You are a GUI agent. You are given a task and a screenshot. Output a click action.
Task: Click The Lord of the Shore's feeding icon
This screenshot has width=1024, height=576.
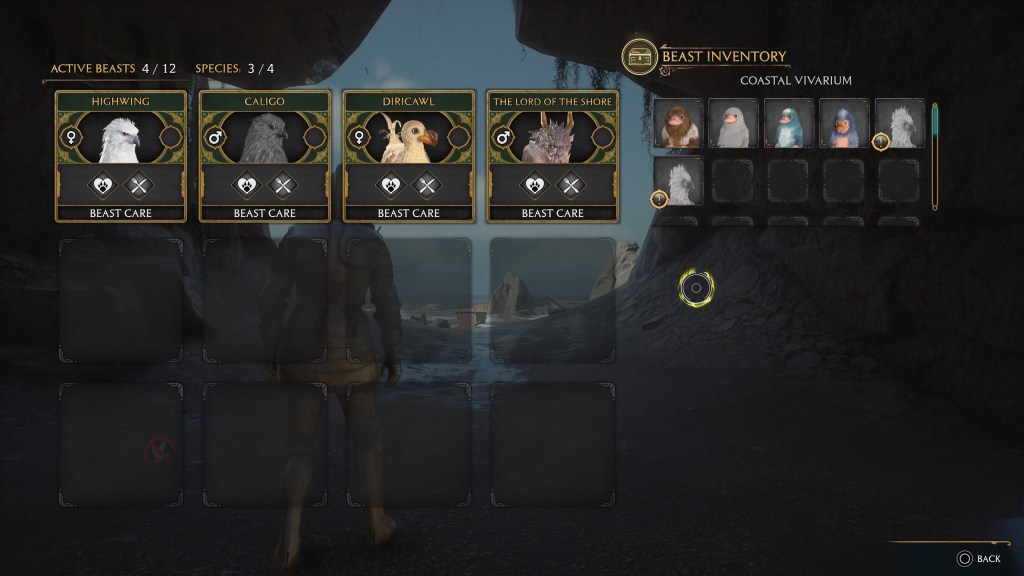pyautogui.click(x=570, y=184)
